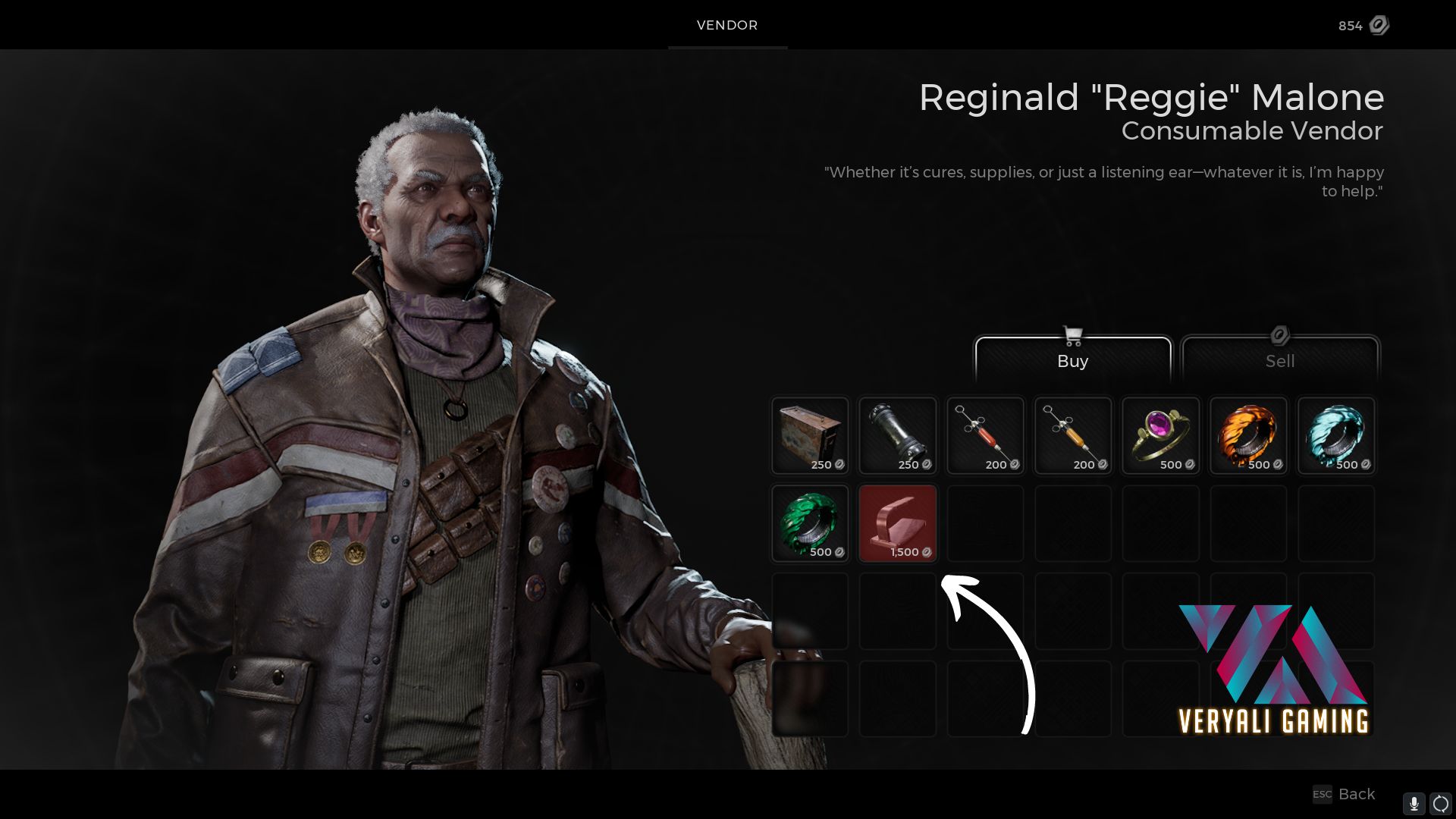
Task: Click the circular refresh overlay icon
Action: point(1441,803)
